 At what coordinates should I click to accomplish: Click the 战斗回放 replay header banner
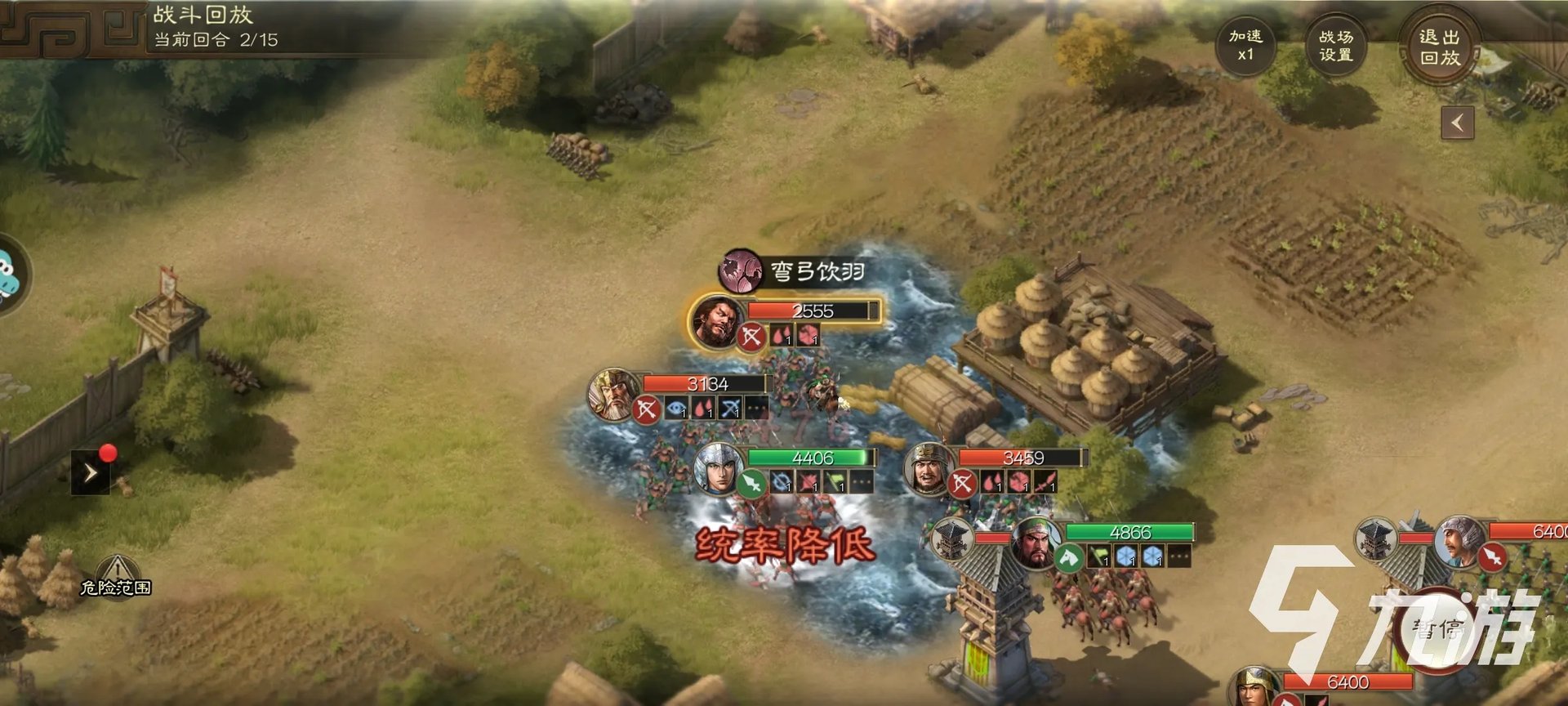click(x=202, y=13)
